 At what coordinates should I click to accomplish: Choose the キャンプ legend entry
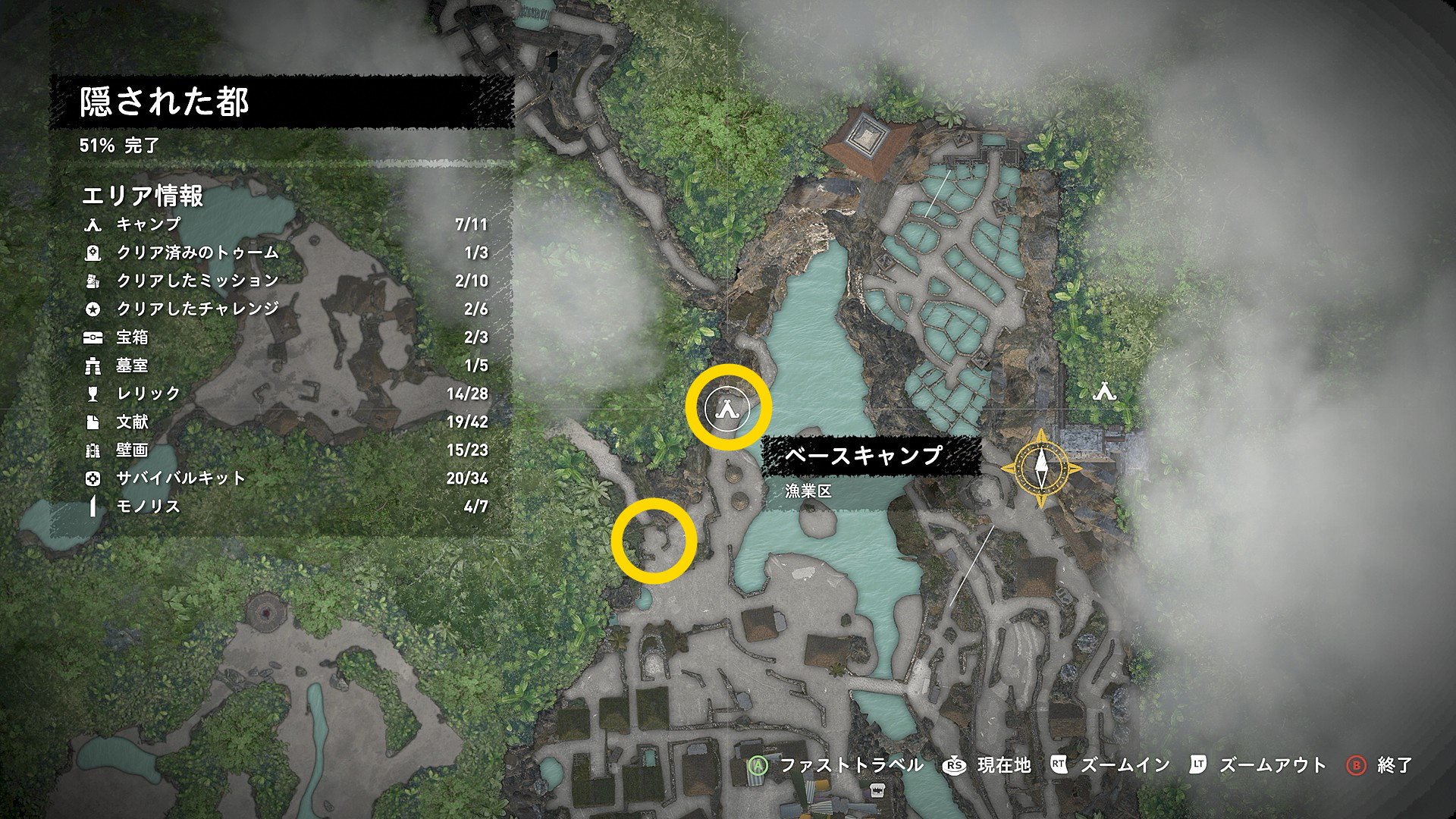[148, 224]
